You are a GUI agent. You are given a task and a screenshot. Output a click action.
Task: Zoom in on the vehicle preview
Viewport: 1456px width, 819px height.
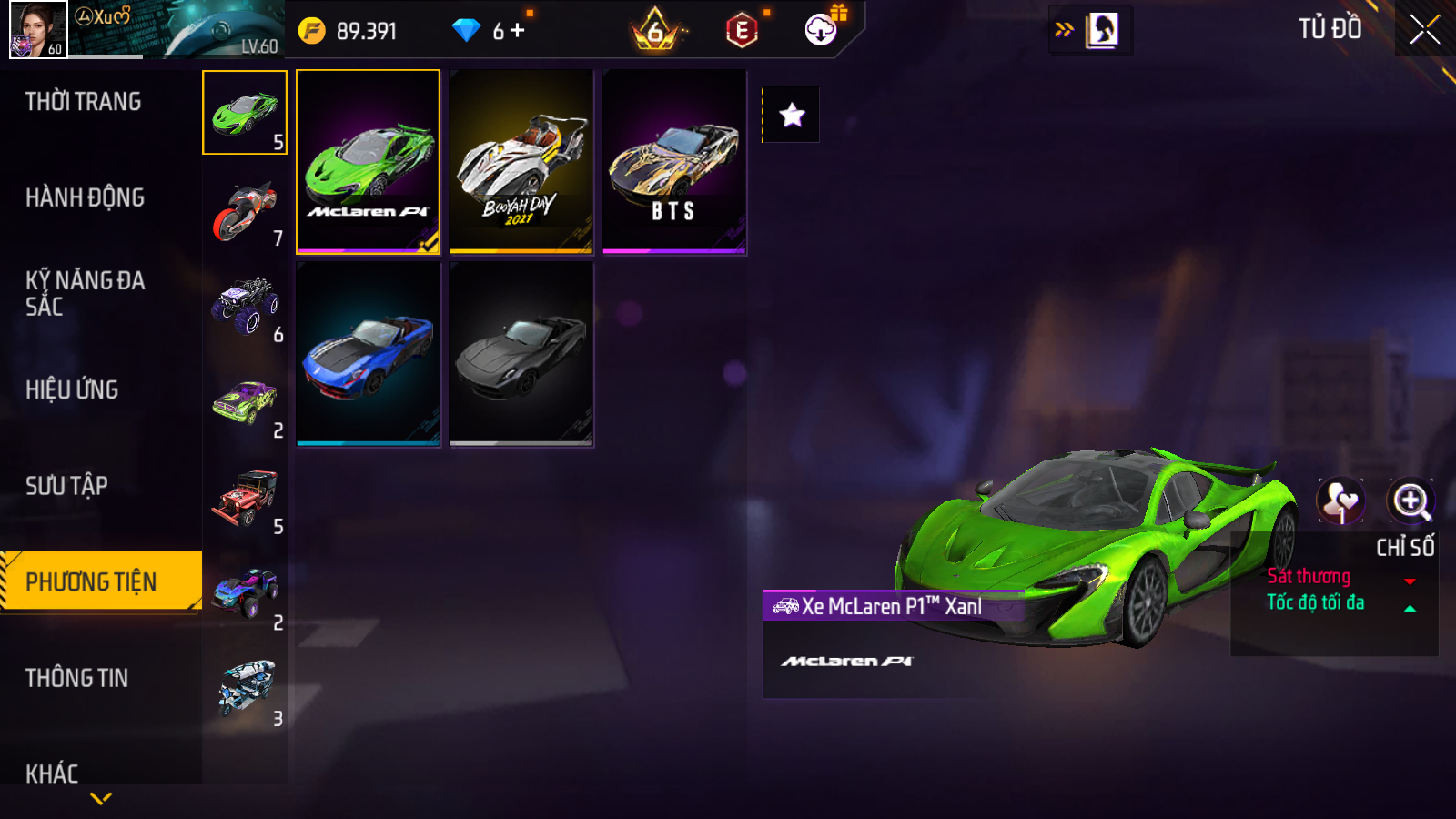[1410, 500]
